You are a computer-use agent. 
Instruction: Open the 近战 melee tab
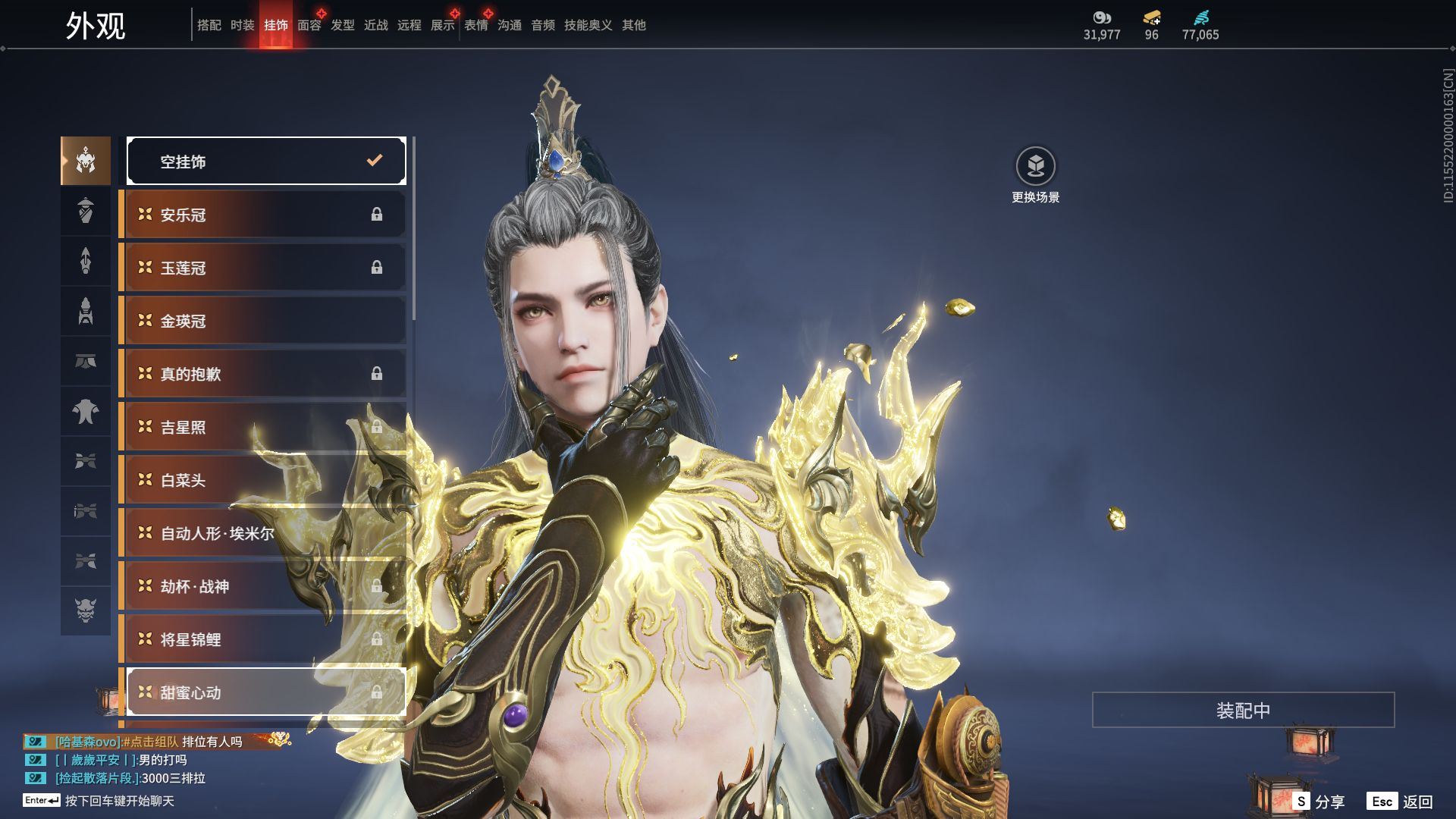tap(375, 25)
